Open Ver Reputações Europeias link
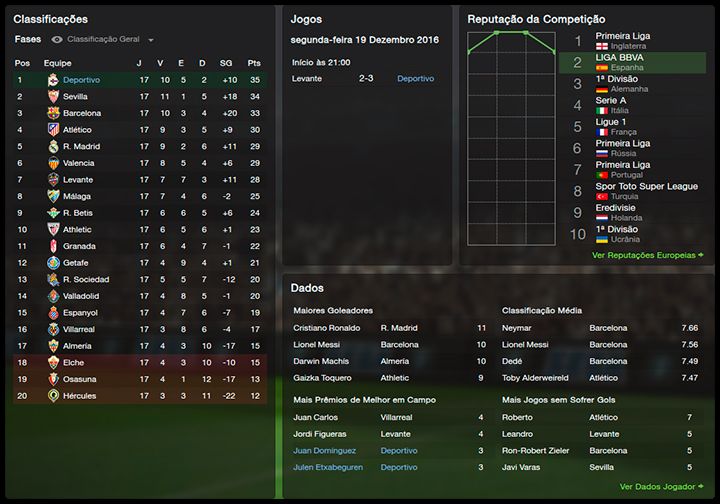The image size is (720, 504). coord(647,255)
